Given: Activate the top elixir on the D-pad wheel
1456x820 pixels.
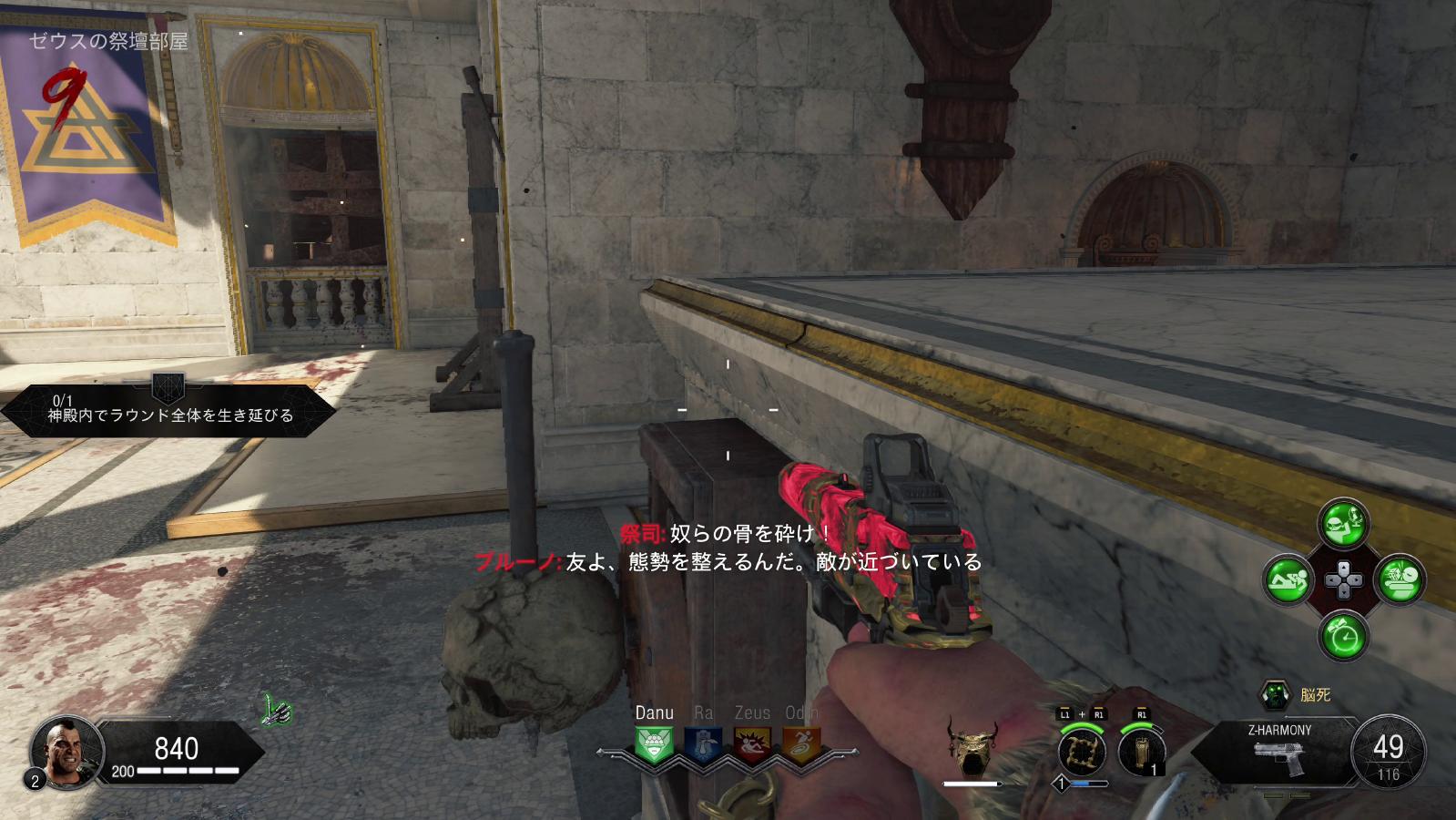Looking at the screenshot, I should (x=1344, y=523).
